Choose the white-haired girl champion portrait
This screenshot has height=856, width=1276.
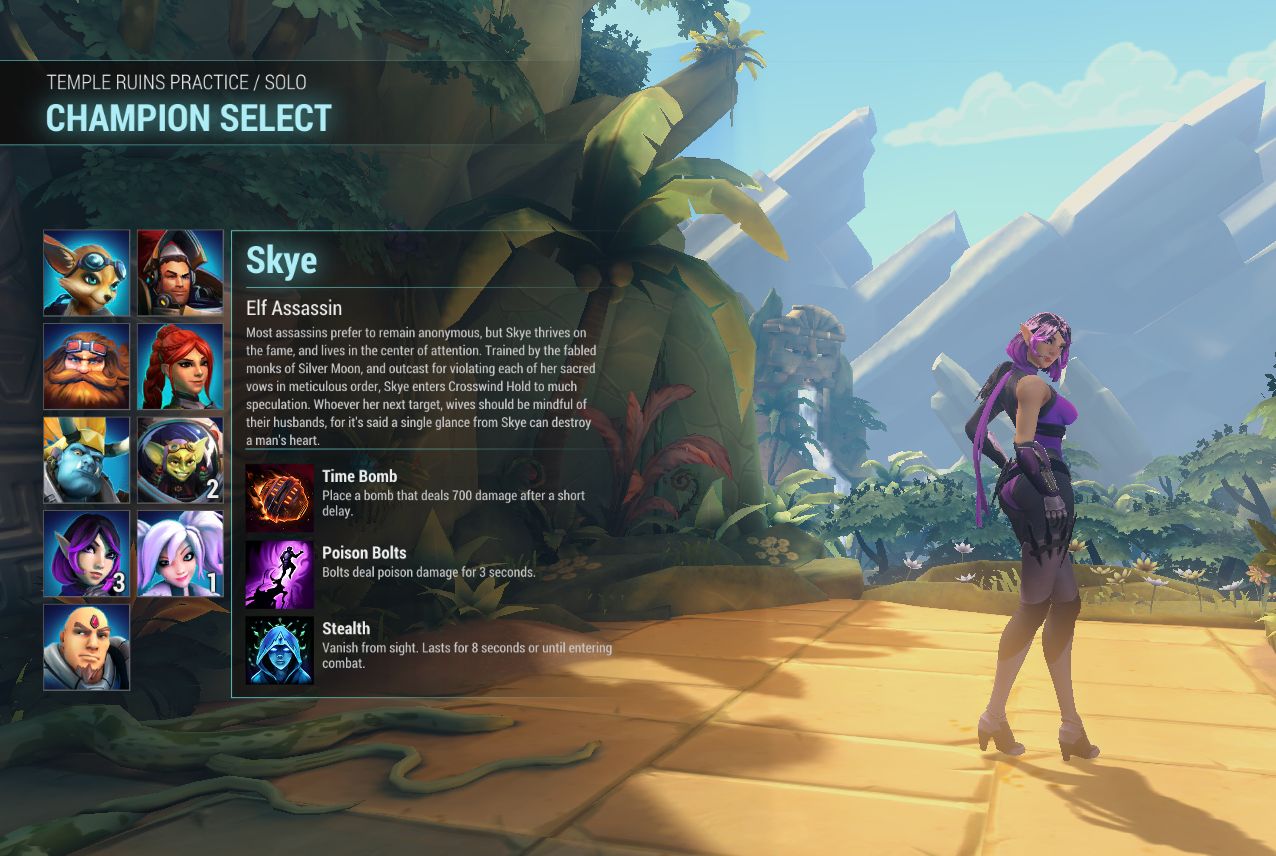point(180,554)
